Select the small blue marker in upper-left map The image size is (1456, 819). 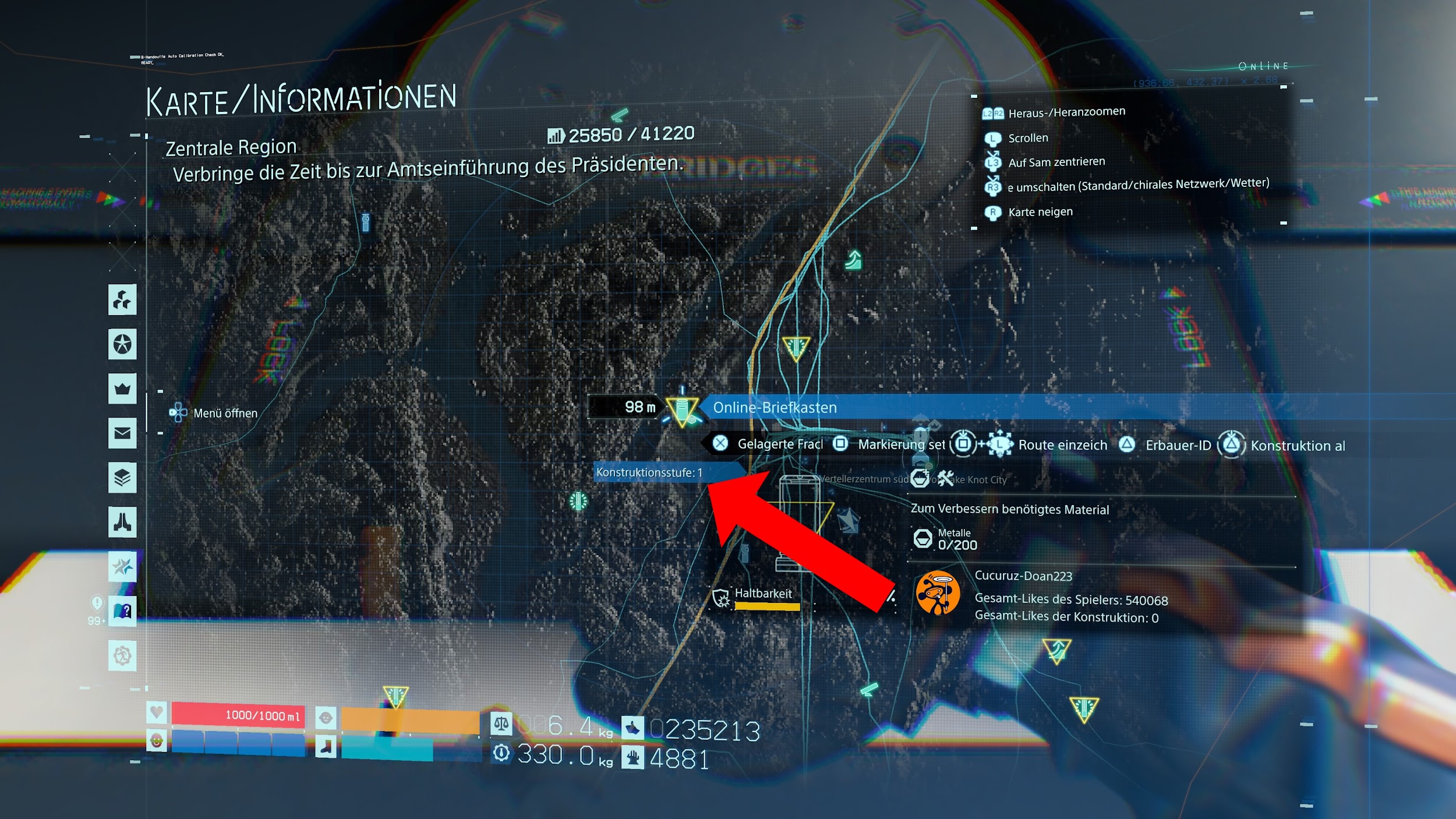[366, 222]
